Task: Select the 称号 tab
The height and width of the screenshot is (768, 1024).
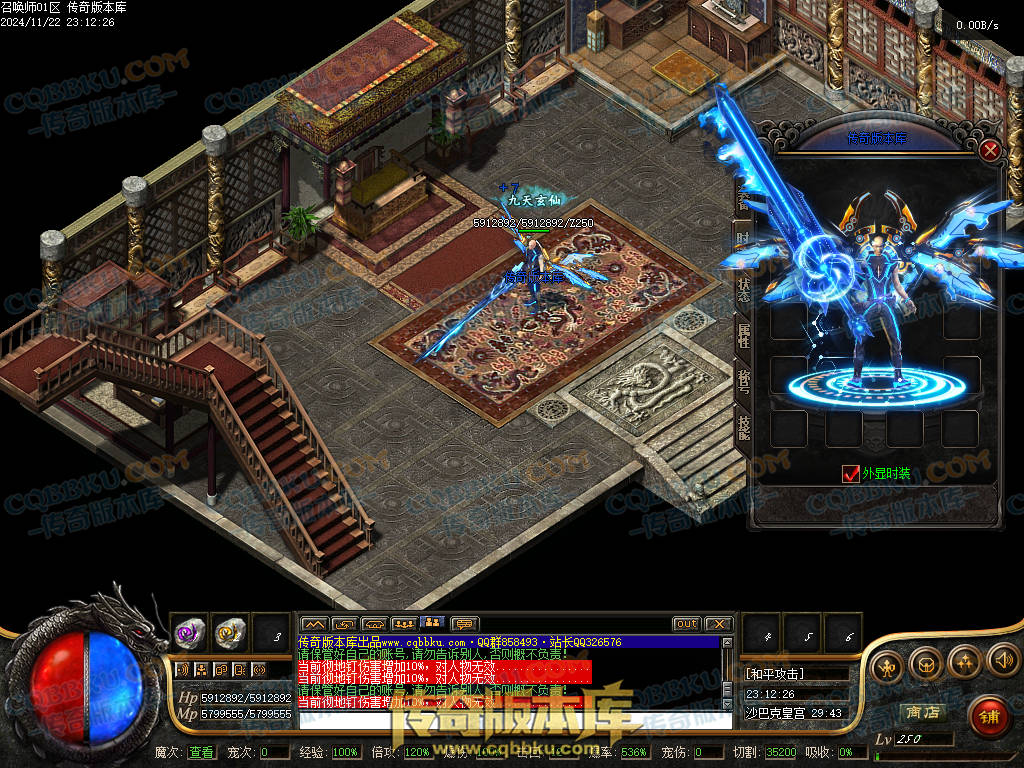Action: point(743,380)
